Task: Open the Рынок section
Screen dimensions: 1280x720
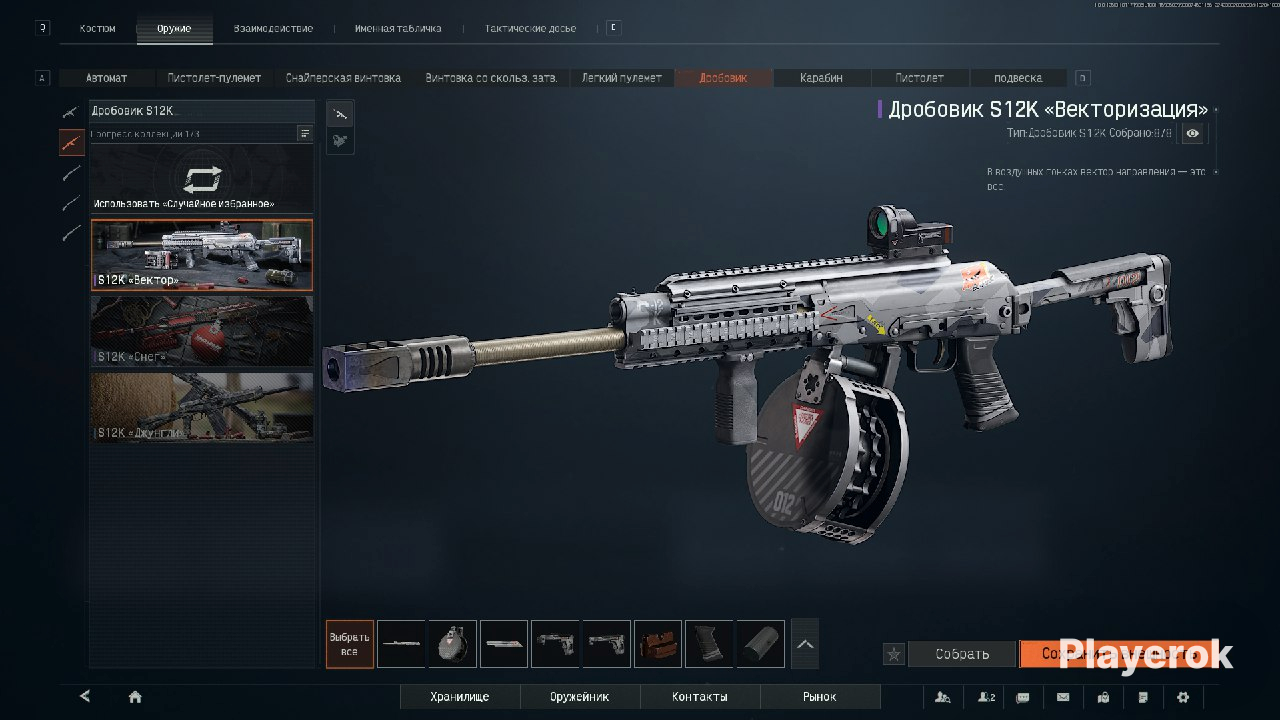Action: (819, 697)
